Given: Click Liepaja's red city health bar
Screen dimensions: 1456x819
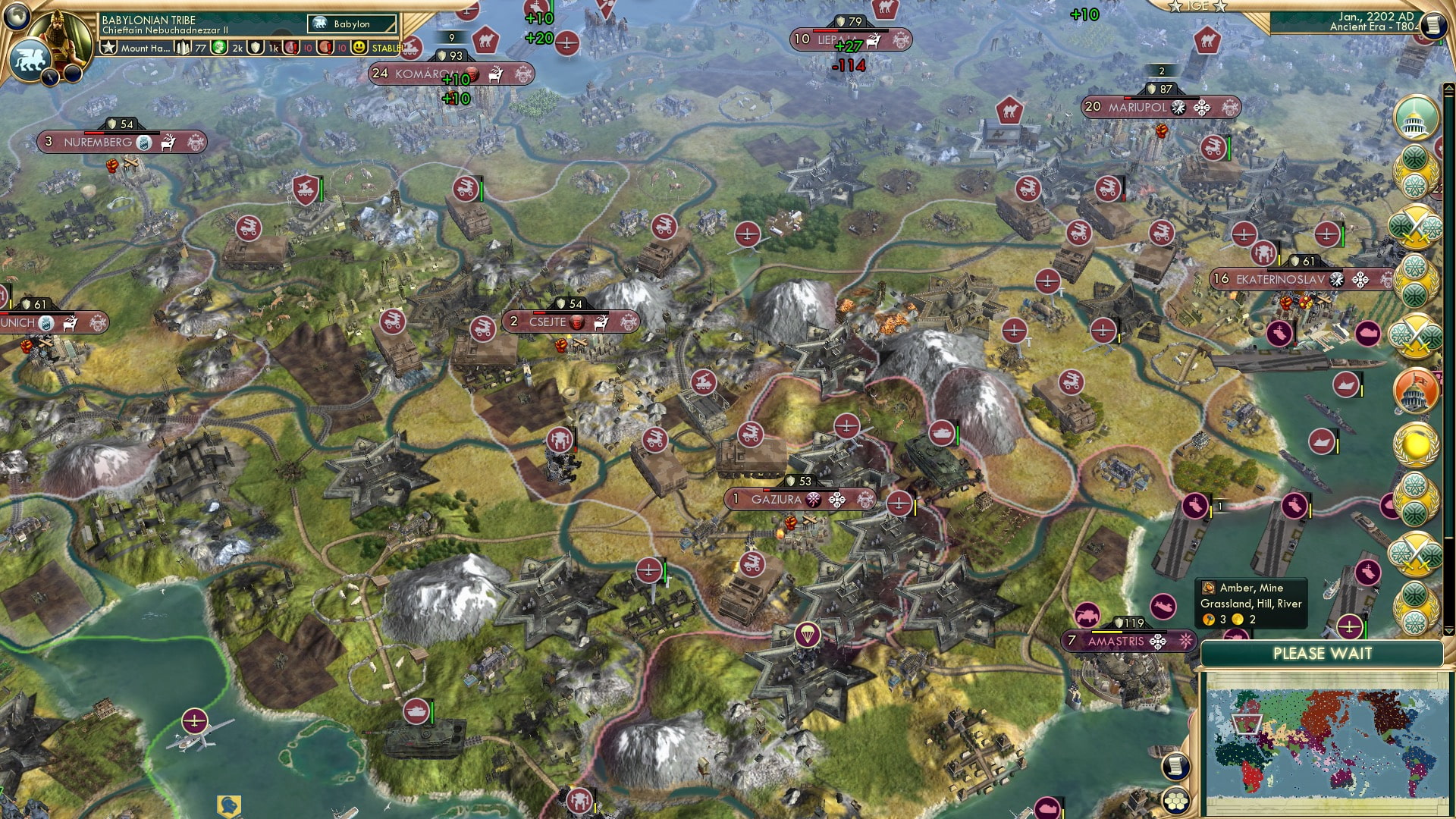Looking at the screenshot, I should [825, 30].
